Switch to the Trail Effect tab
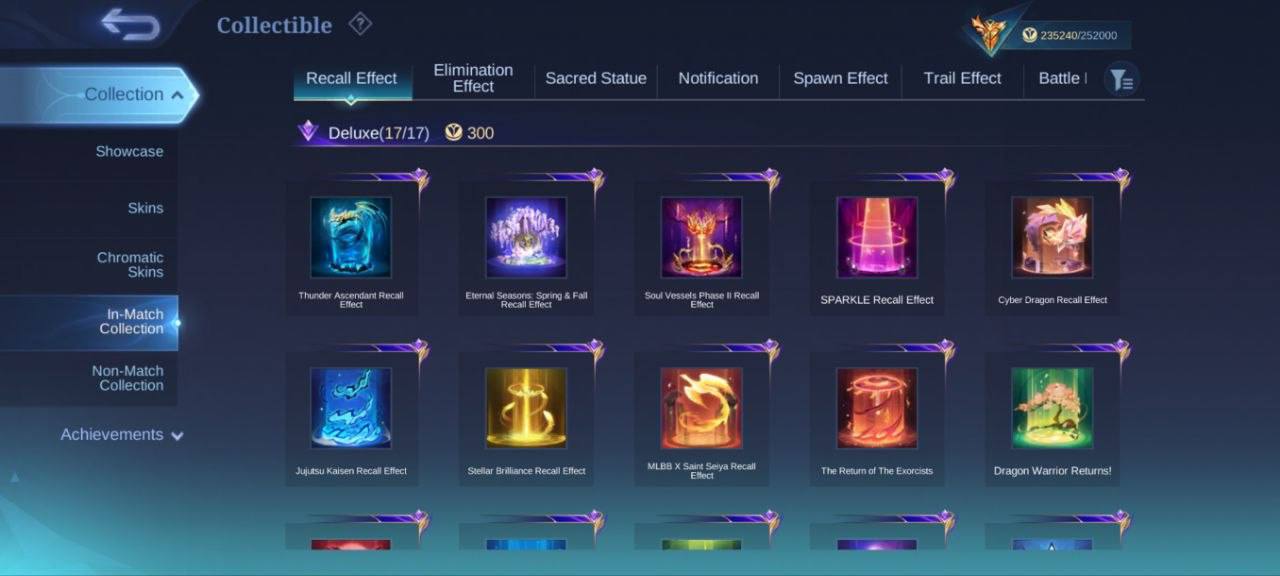The width and height of the screenshot is (1280, 576). pyautogui.click(x=962, y=78)
